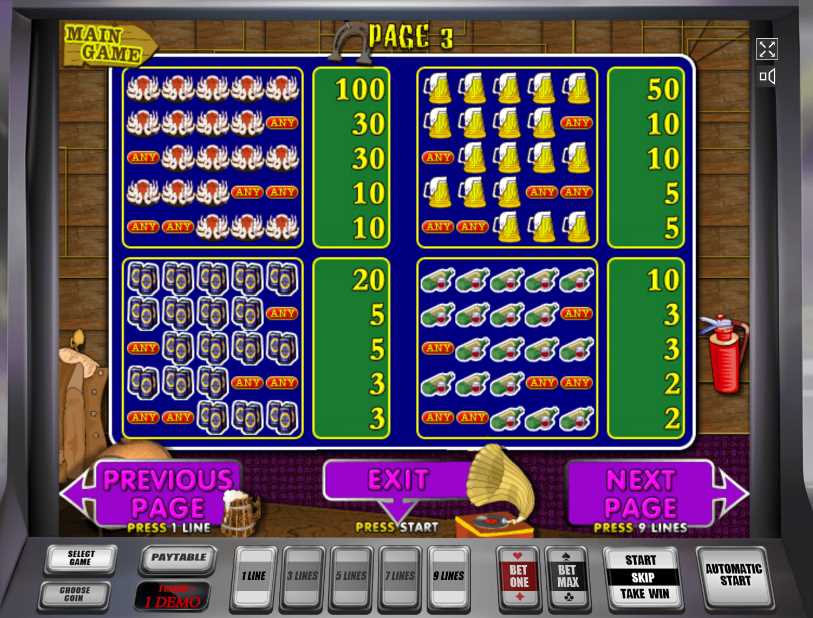Click the Start / Take Win button
The width and height of the screenshot is (813, 618).
(641, 577)
